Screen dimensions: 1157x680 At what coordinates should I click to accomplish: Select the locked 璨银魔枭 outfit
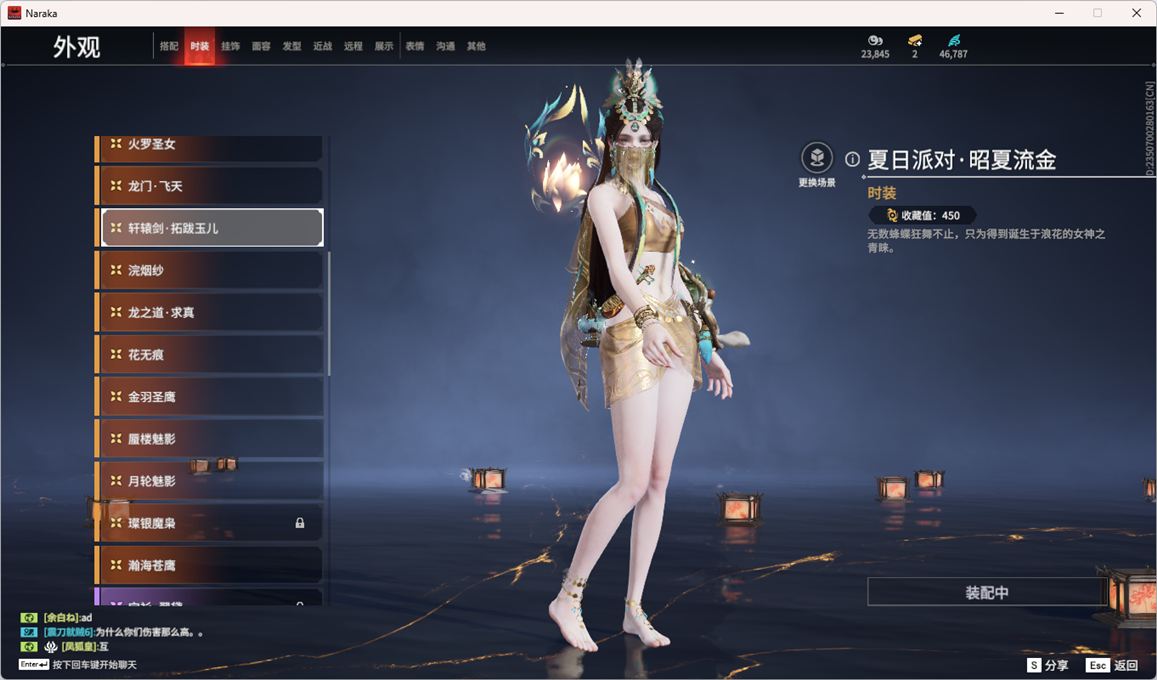210,523
